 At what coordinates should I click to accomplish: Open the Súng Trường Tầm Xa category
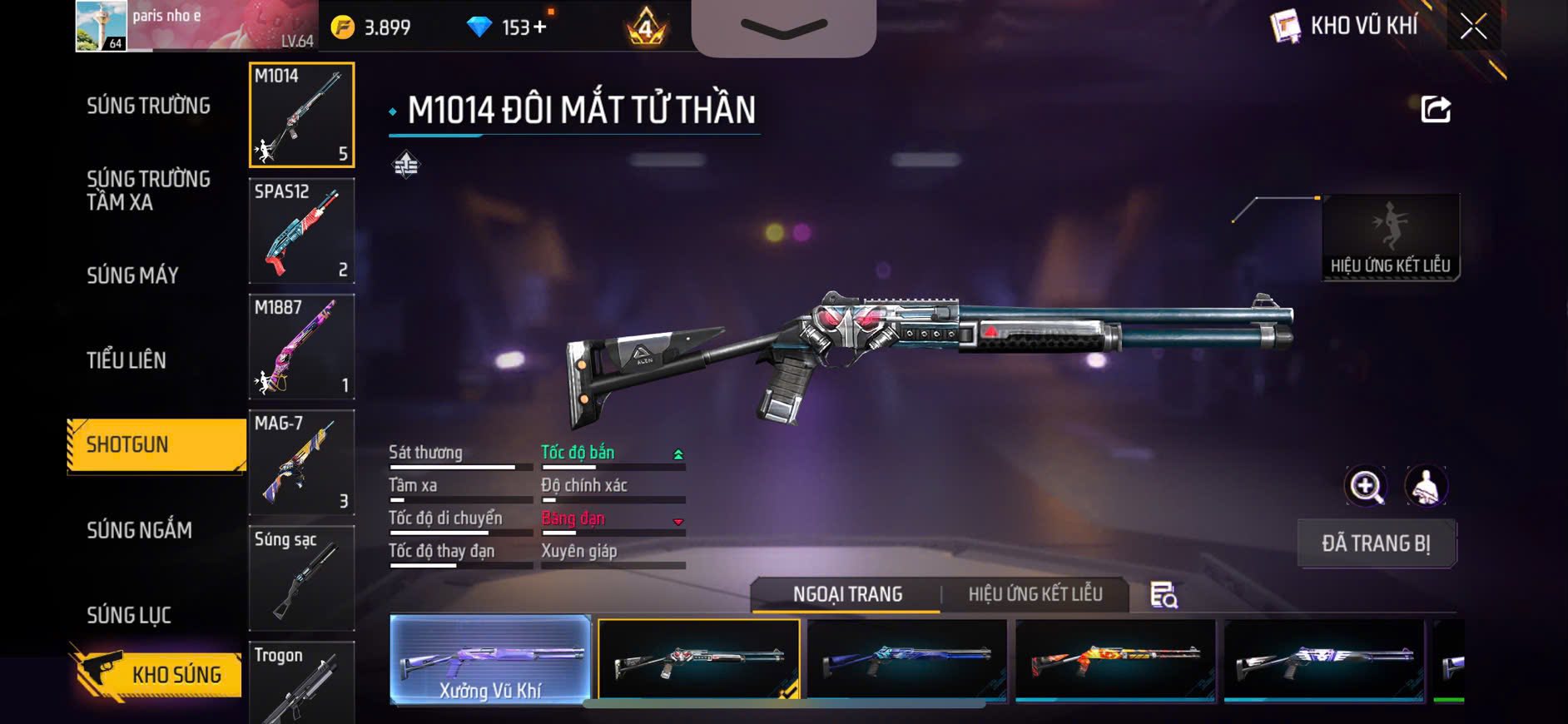coord(148,191)
